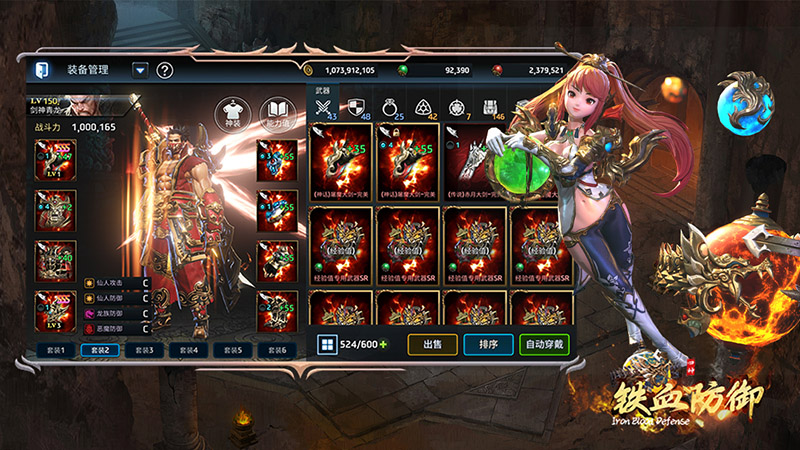Switch to 套装3 preset
Image resolution: width=800 pixels, height=450 pixels.
tap(144, 350)
